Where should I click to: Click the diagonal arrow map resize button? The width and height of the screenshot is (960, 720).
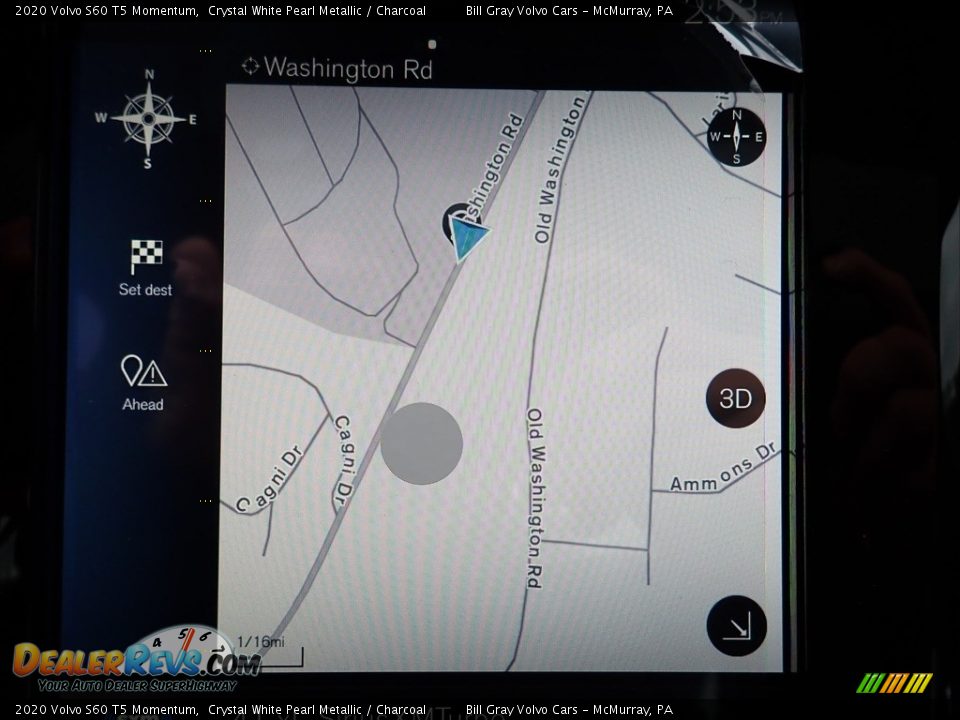(736, 627)
